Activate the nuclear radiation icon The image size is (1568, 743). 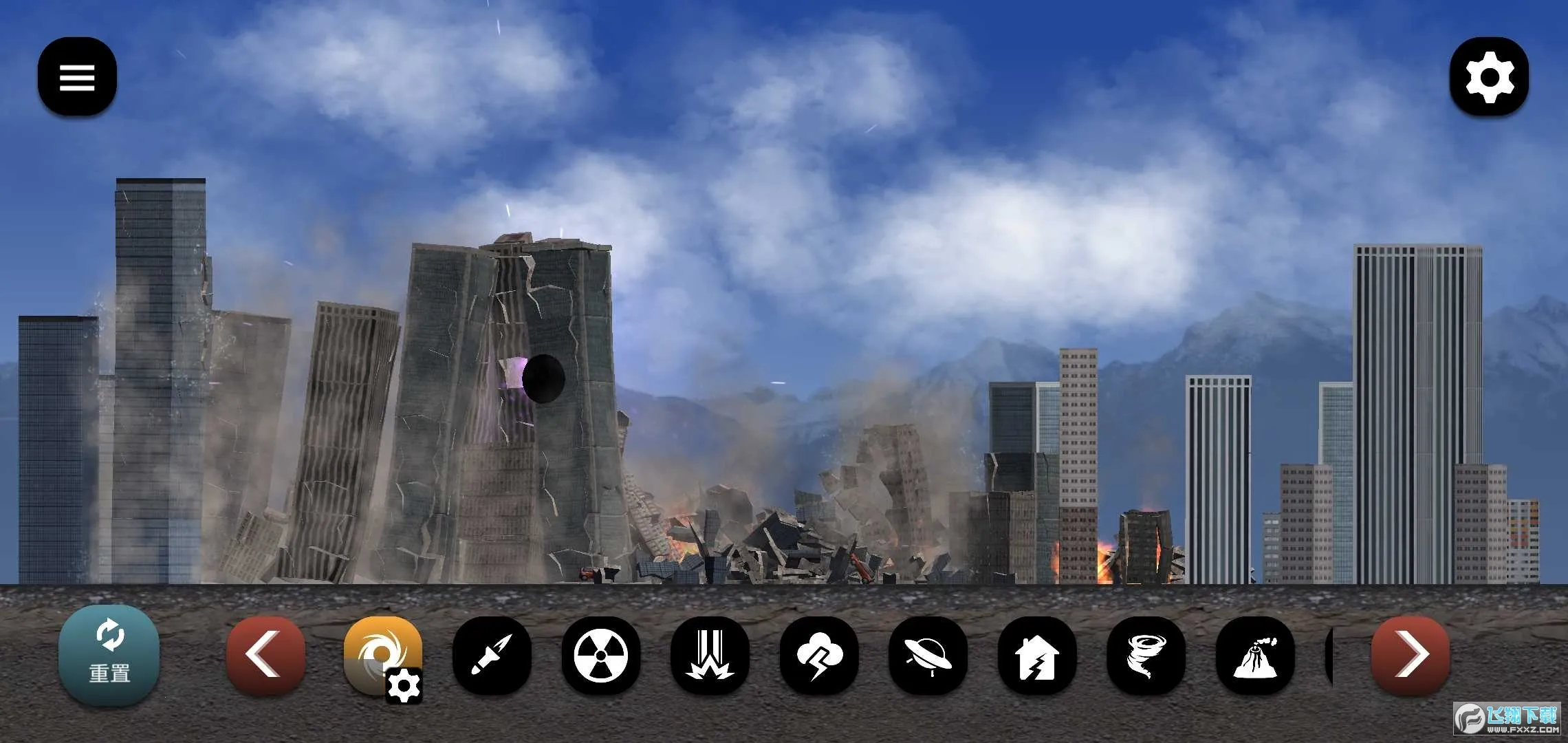[600, 655]
